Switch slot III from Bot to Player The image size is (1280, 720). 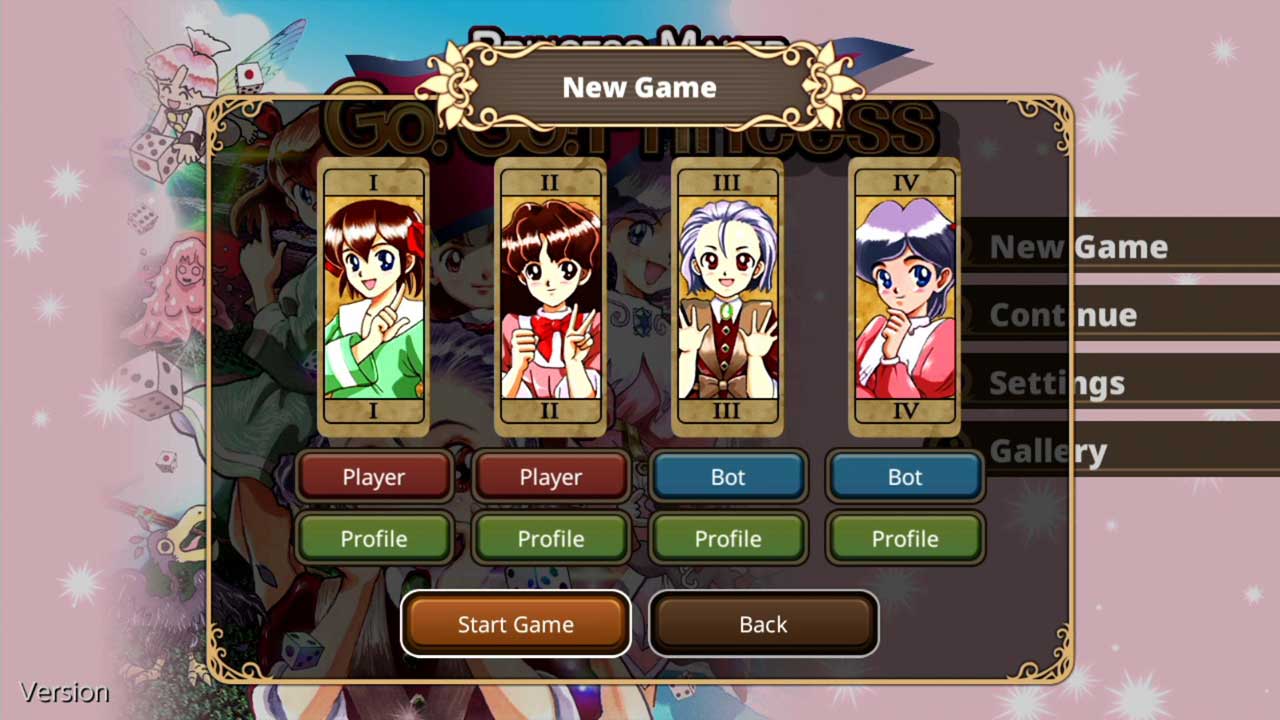pyautogui.click(x=727, y=477)
